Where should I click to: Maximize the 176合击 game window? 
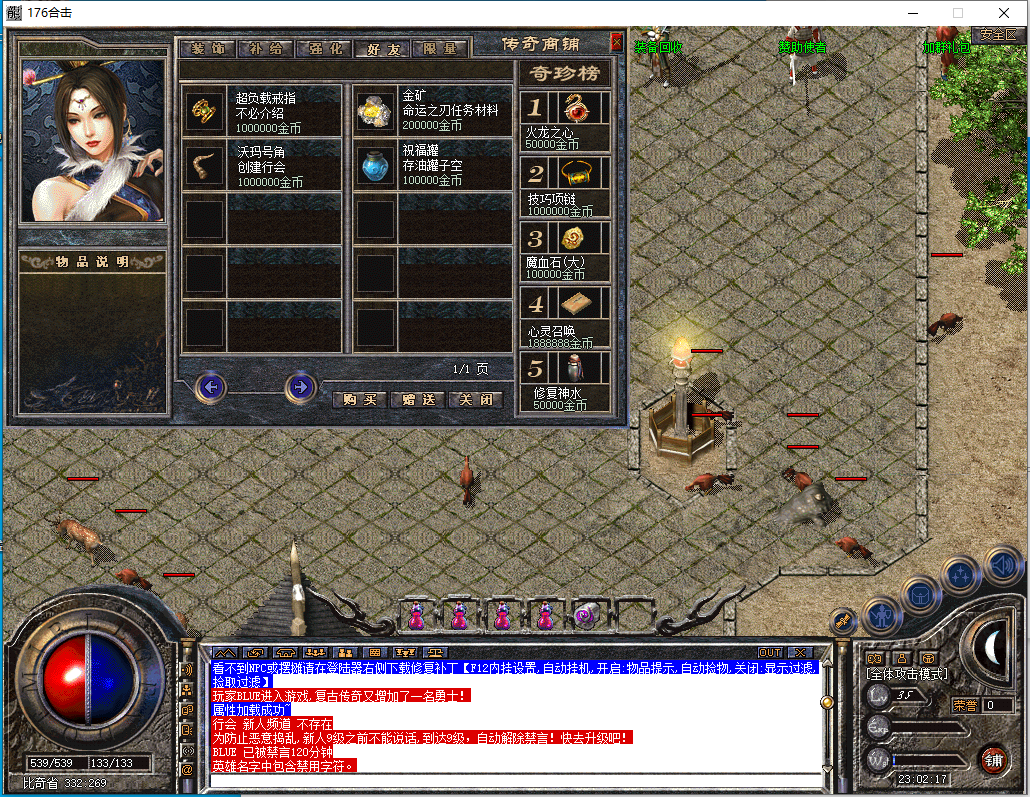click(958, 13)
